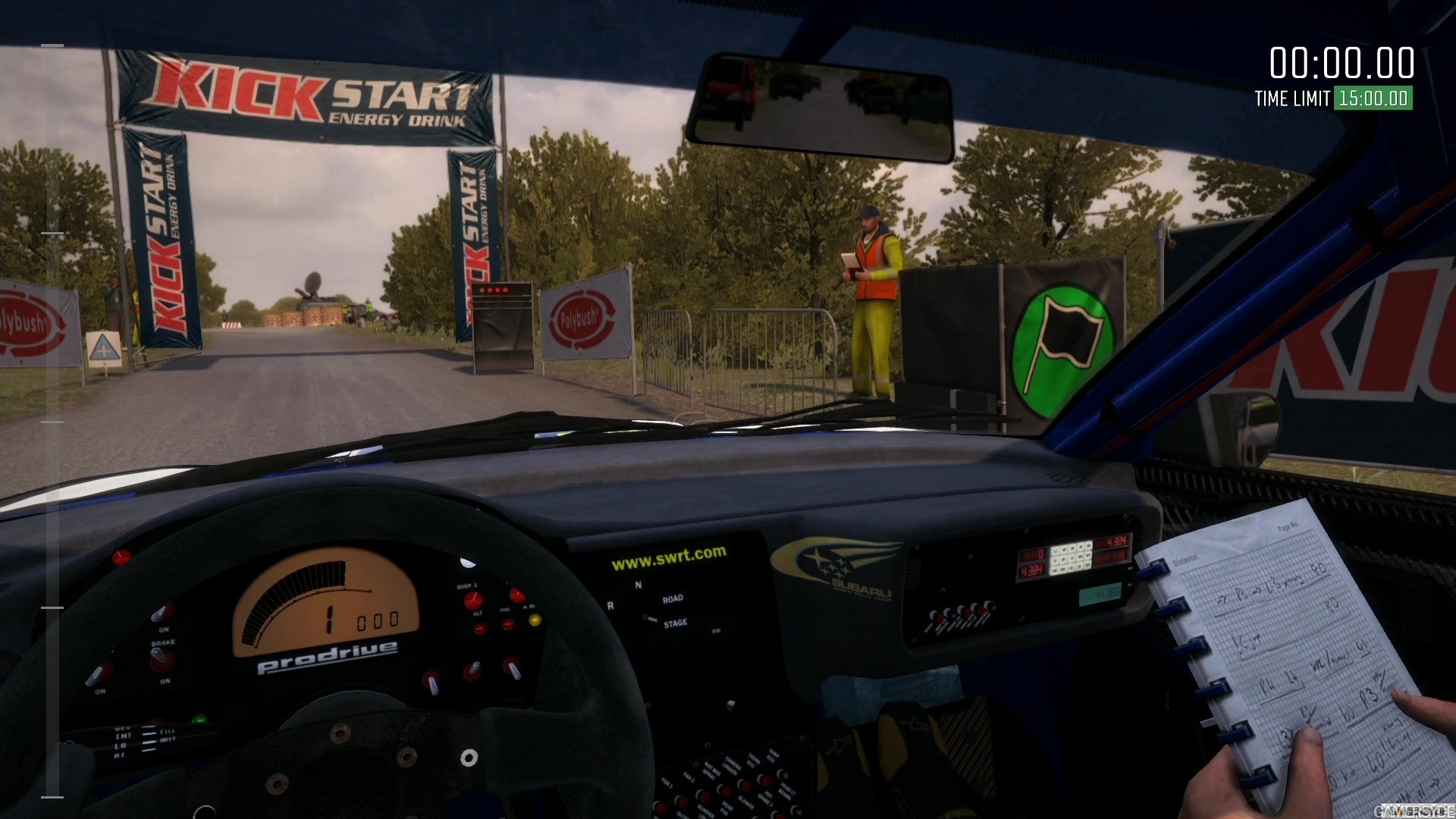The image size is (1456, 819).
Task: Rotate the SUSP. 1 selector knob
Action: coord(473,600)
